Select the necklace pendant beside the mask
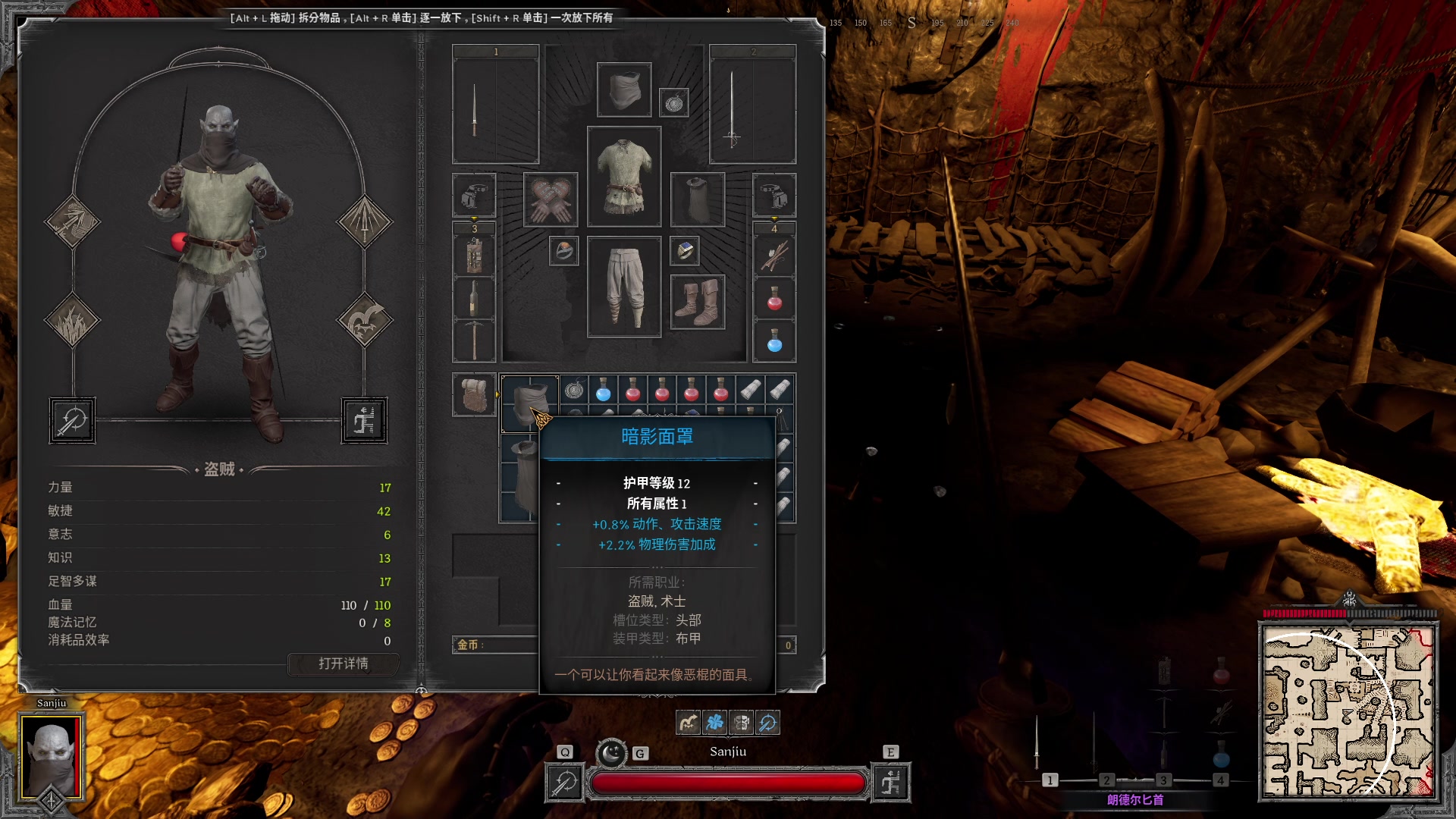The height and width of the screenshot is (819, 1456). 674,102
